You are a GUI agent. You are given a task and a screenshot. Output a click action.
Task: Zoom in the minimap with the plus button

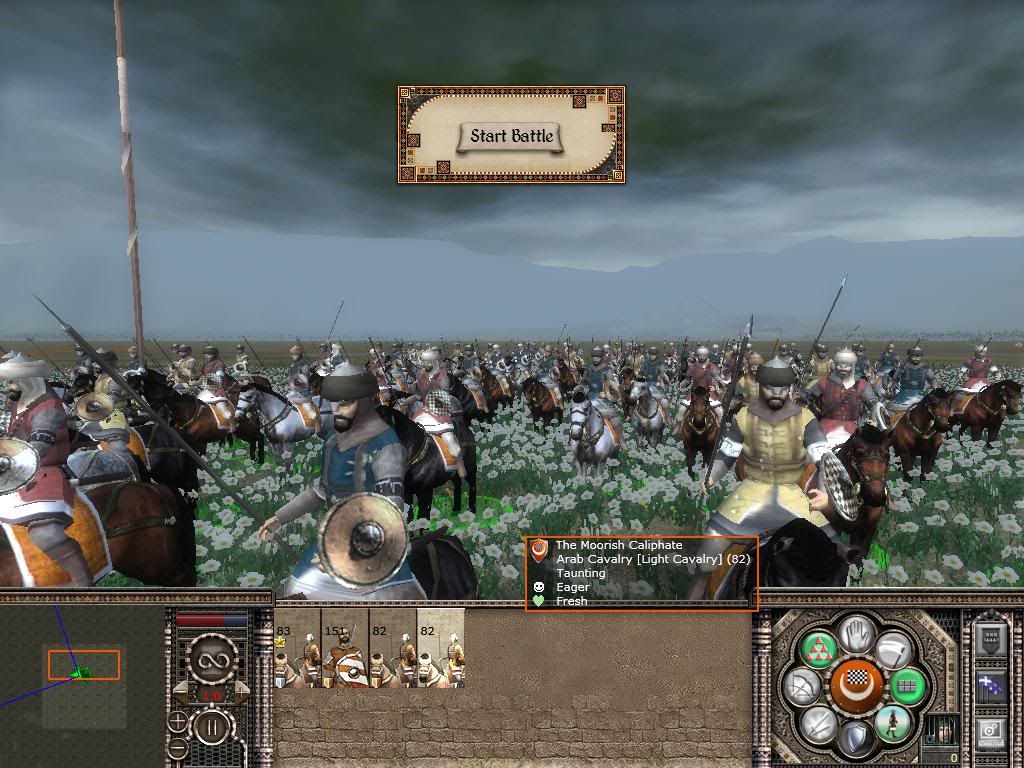[x=178, y=721]
